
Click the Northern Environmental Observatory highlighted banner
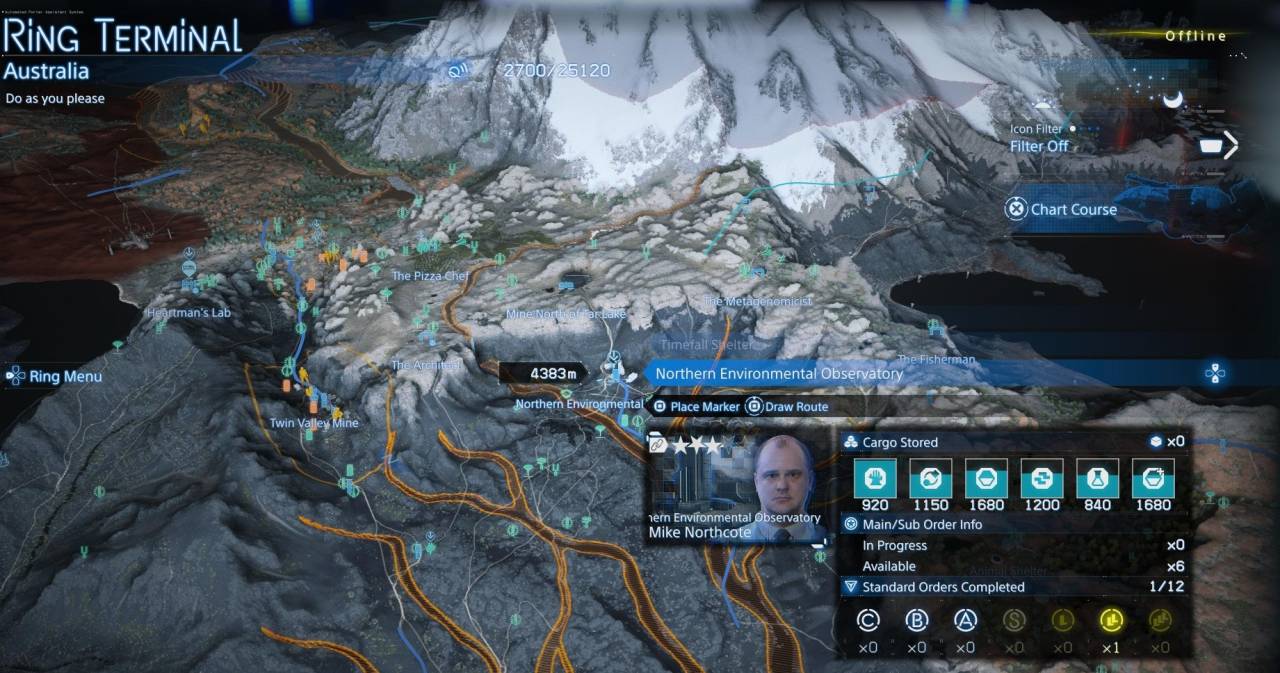[779, 374]
